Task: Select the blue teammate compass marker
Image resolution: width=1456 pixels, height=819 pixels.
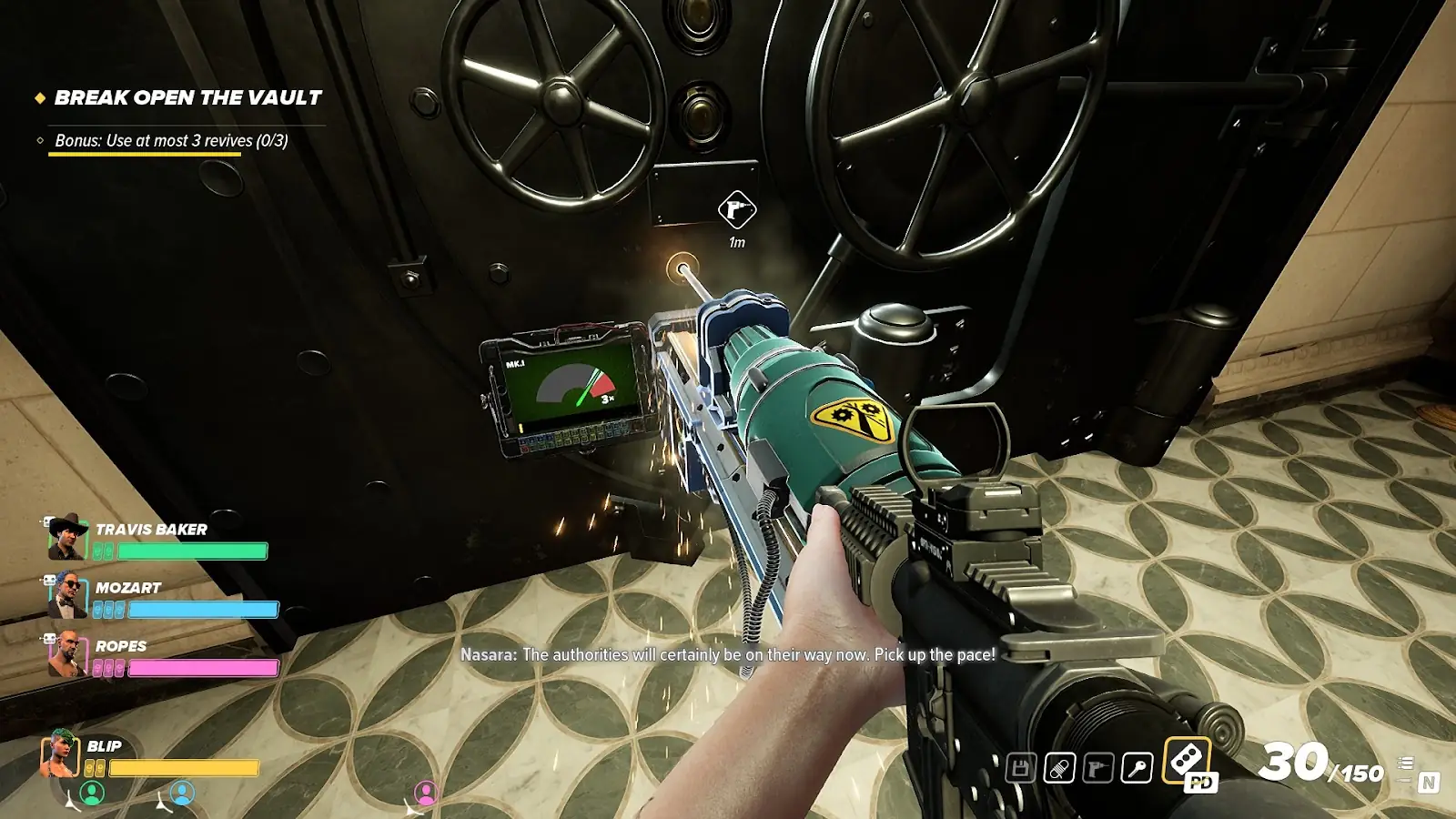Action: 182,794
